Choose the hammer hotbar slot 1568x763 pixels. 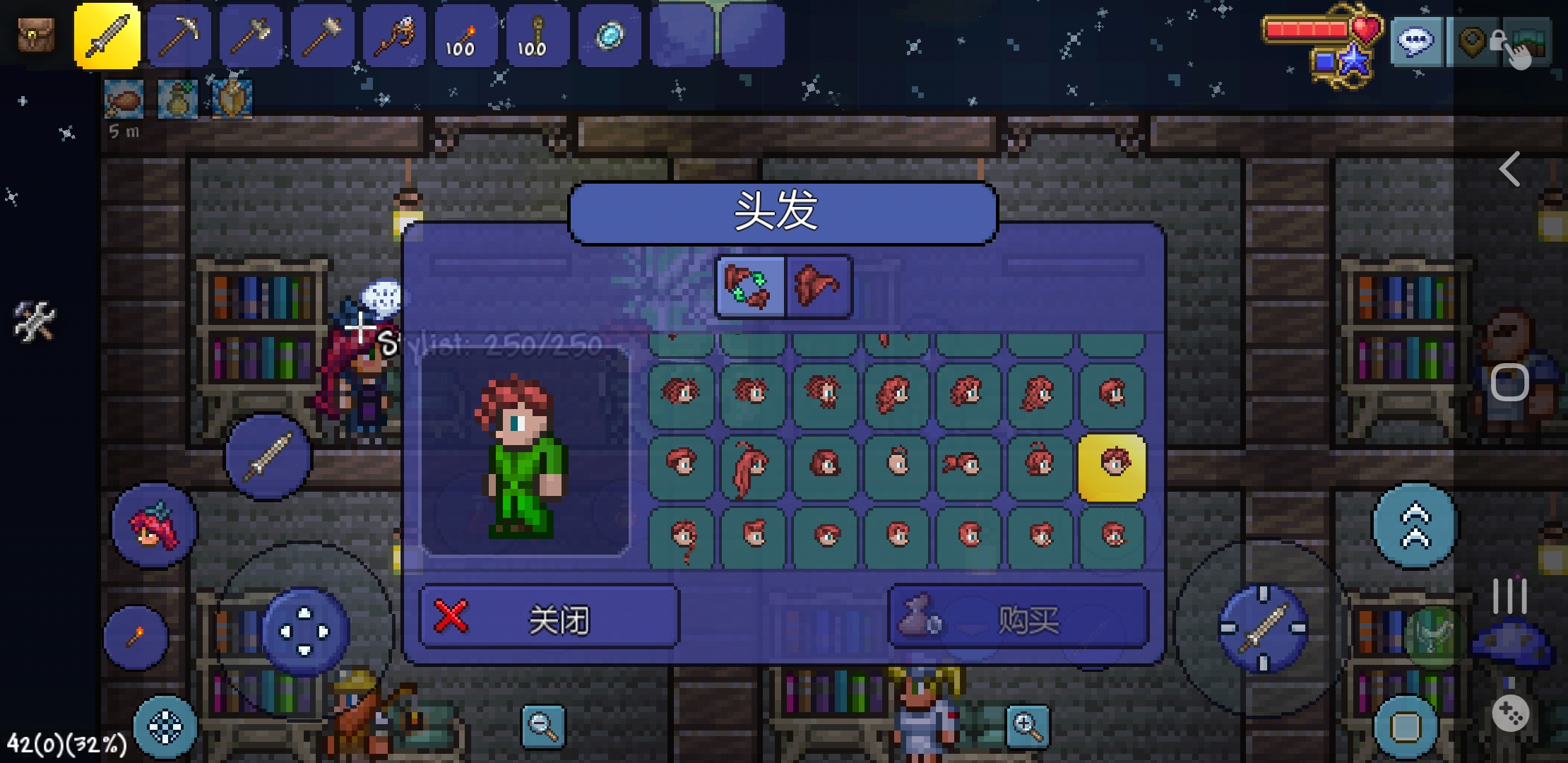point(322,35)
